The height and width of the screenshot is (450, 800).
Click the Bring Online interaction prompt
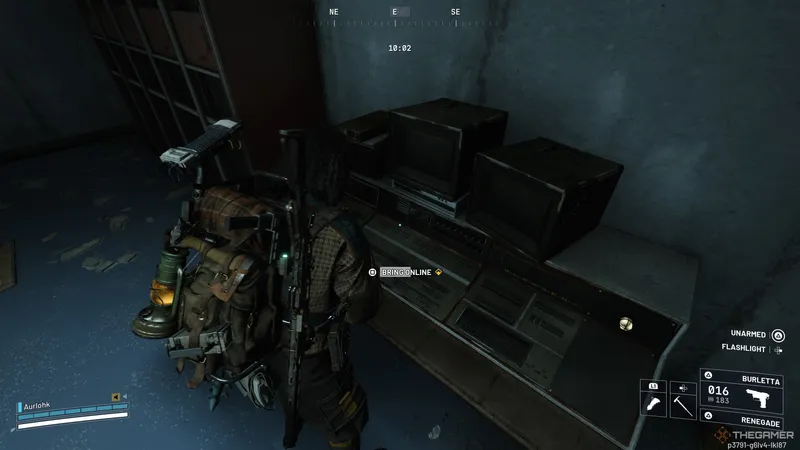[406, 272]
